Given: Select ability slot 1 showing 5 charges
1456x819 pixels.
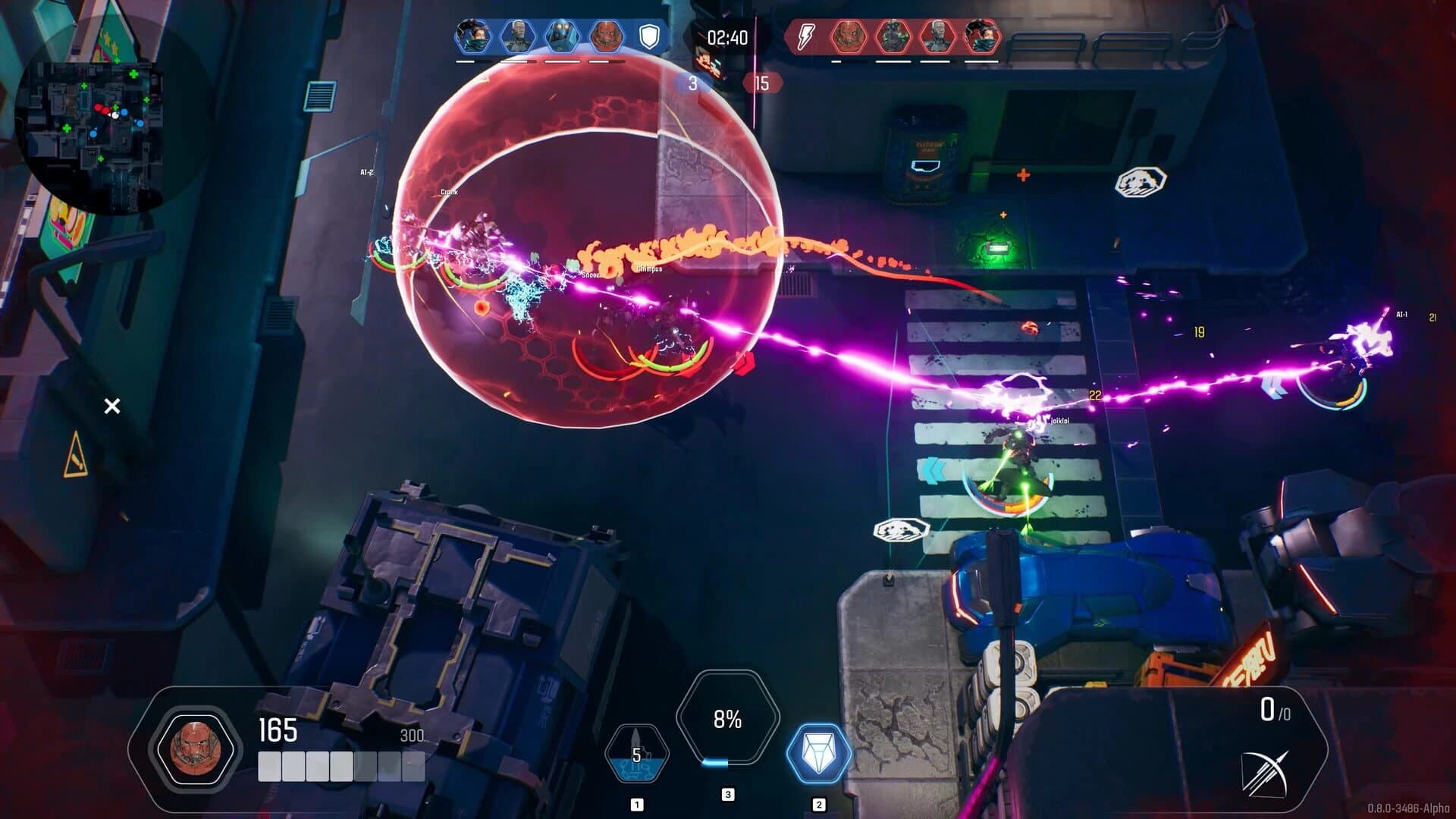Looking at the screenshot, I should coord(638,752).
